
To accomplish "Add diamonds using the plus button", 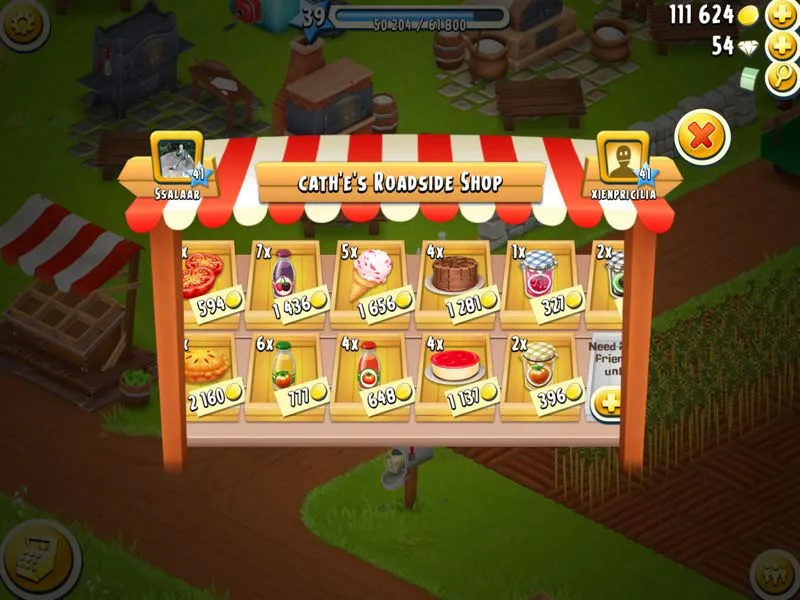I will pos(781,46).
